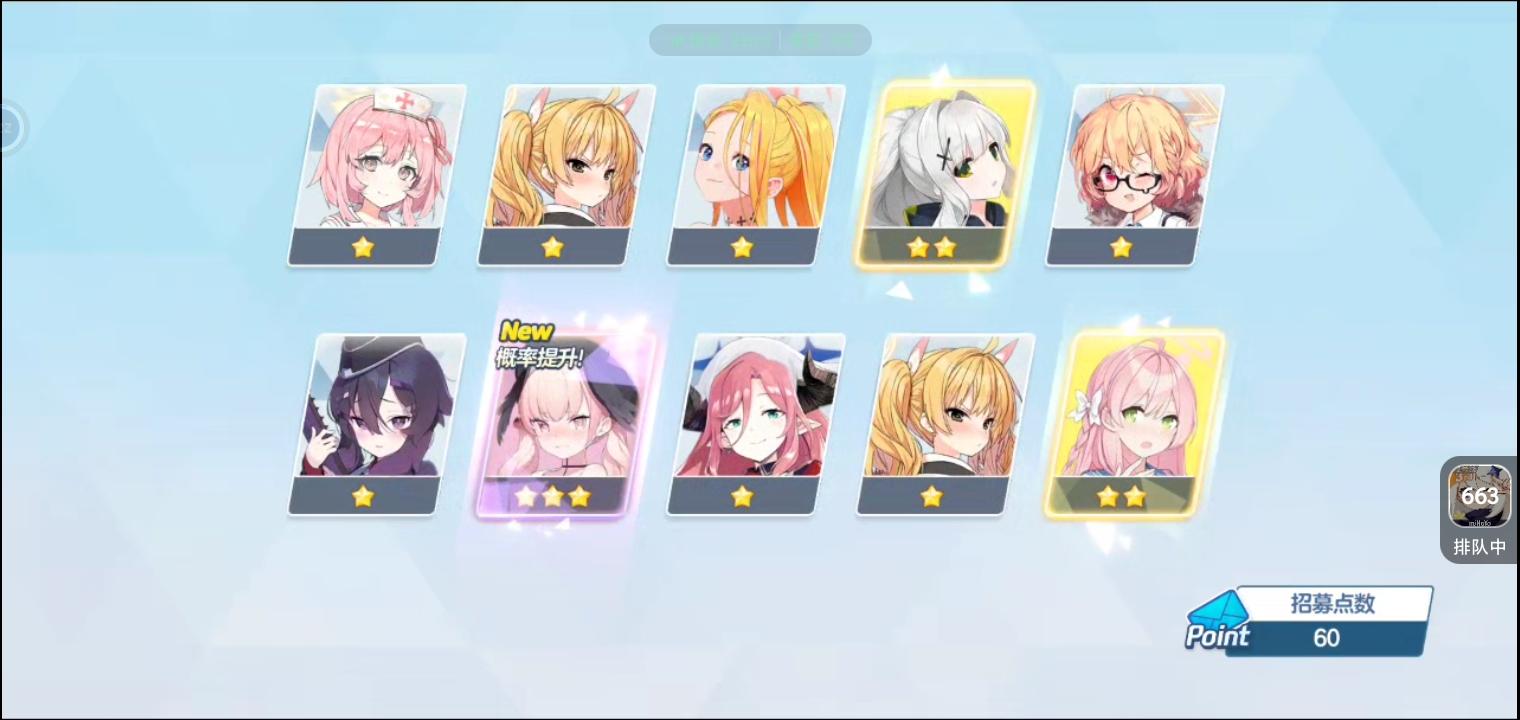Tap the three-star rating under the New card
1520x720 pixels.
coord(553,495)
